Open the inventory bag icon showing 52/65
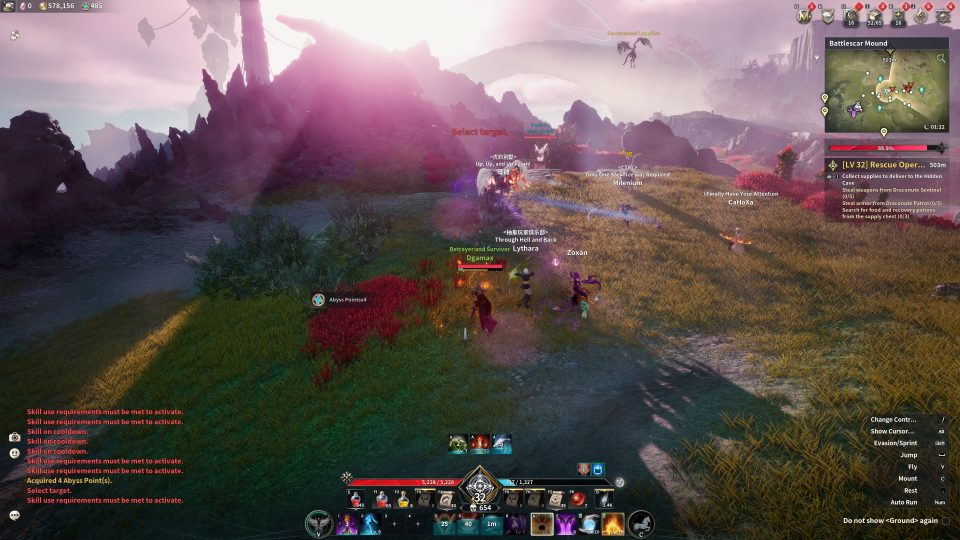 (x=873, y=15)
